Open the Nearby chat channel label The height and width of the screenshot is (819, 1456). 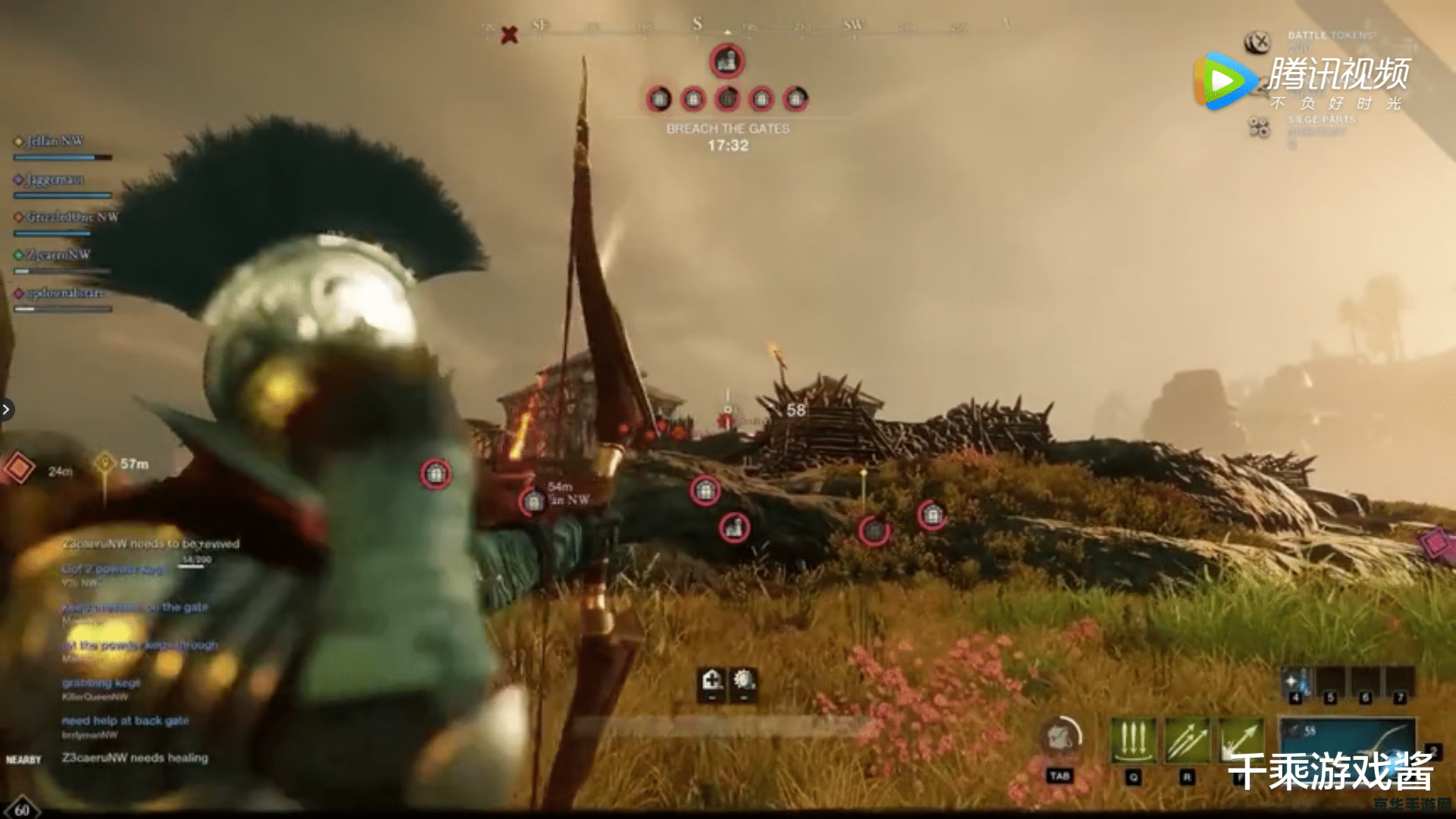(24, 760)
